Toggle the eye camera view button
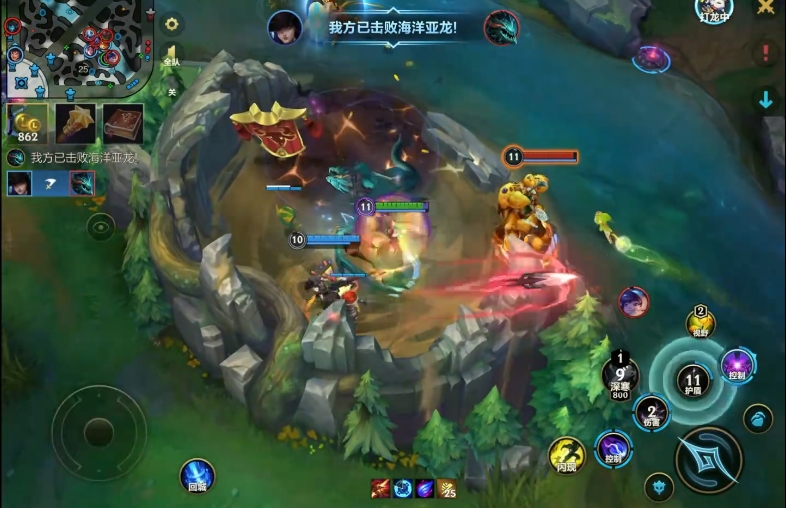The width and height of the screenshot is (786, 508). [x=100, y=228]
